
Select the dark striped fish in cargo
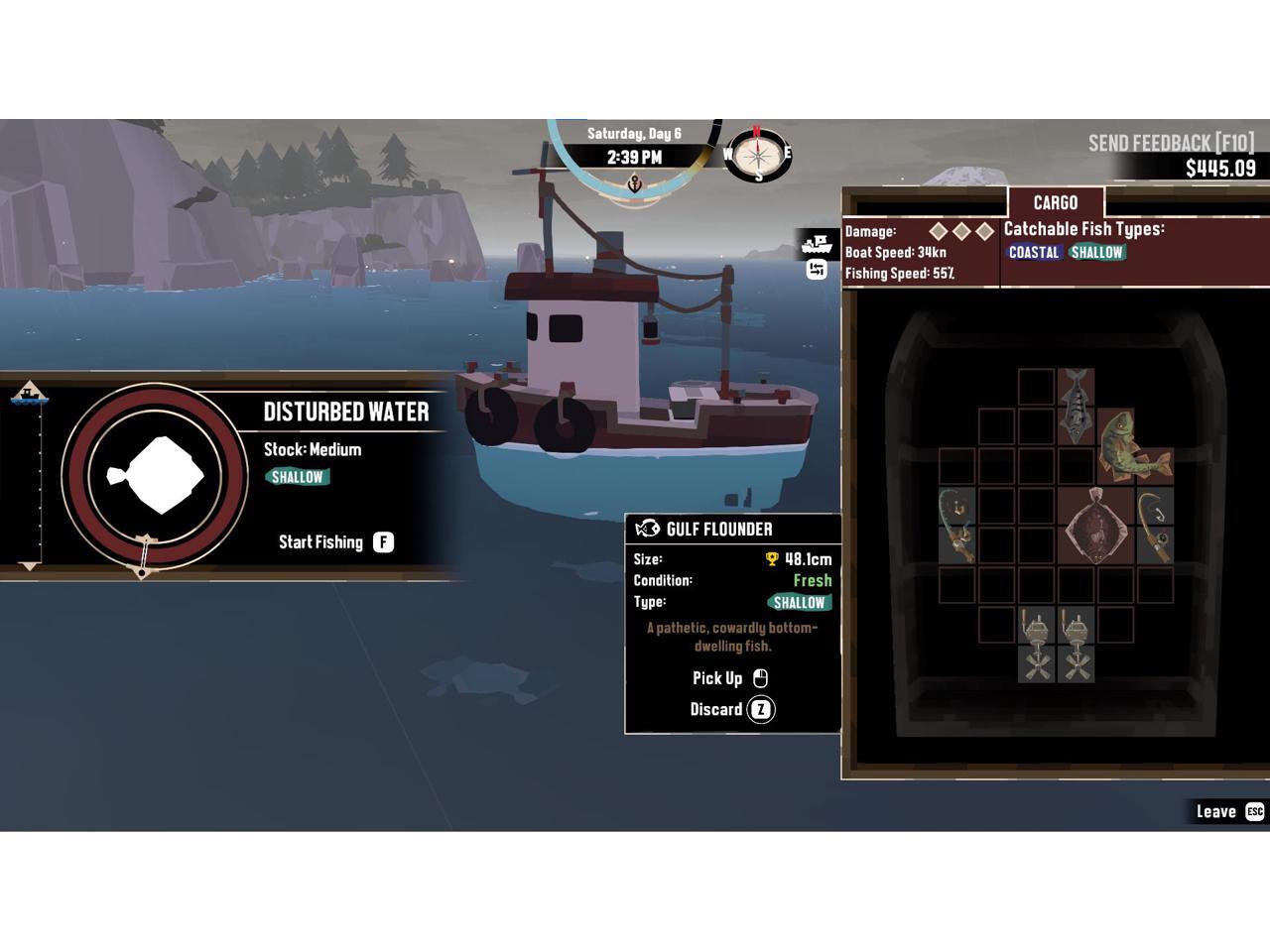1076,407
